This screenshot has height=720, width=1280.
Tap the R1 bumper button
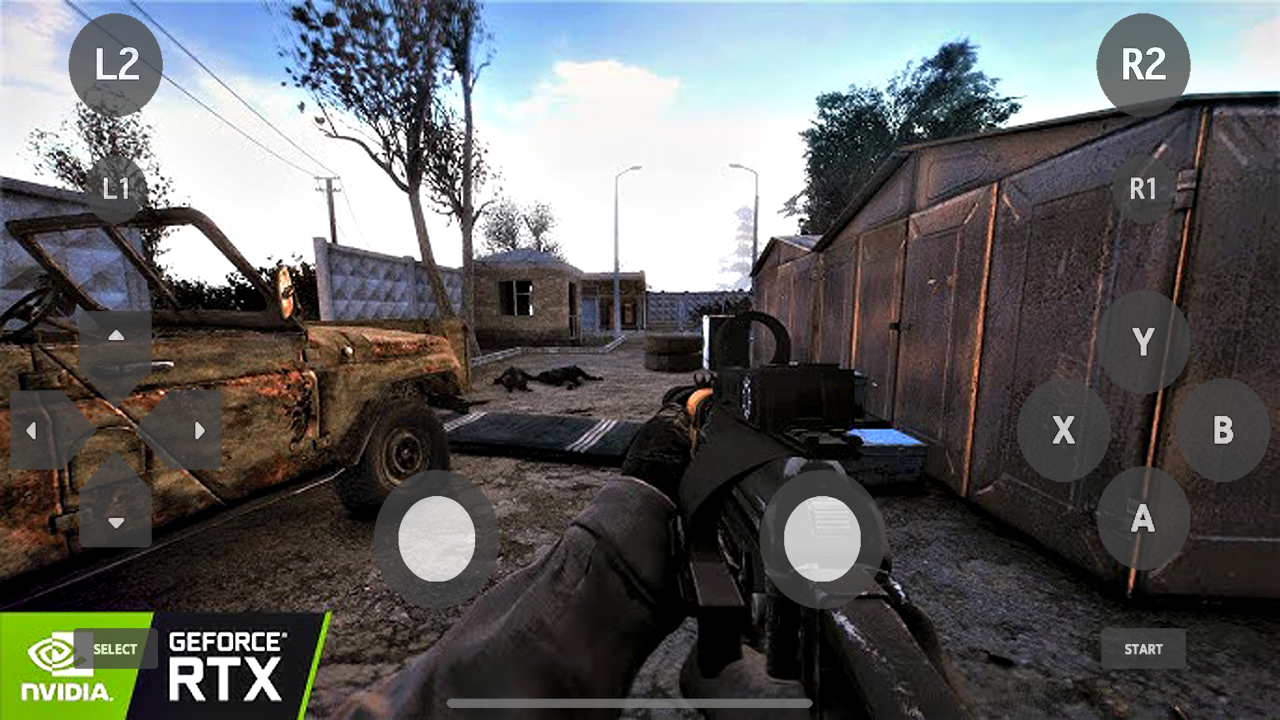pos(1143,188)
